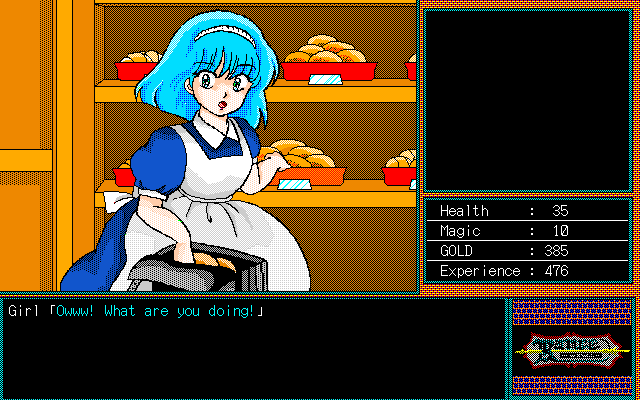Advance the girl's dialogue text box
This screenshot has height=400, width=640.
coord(254,347)
